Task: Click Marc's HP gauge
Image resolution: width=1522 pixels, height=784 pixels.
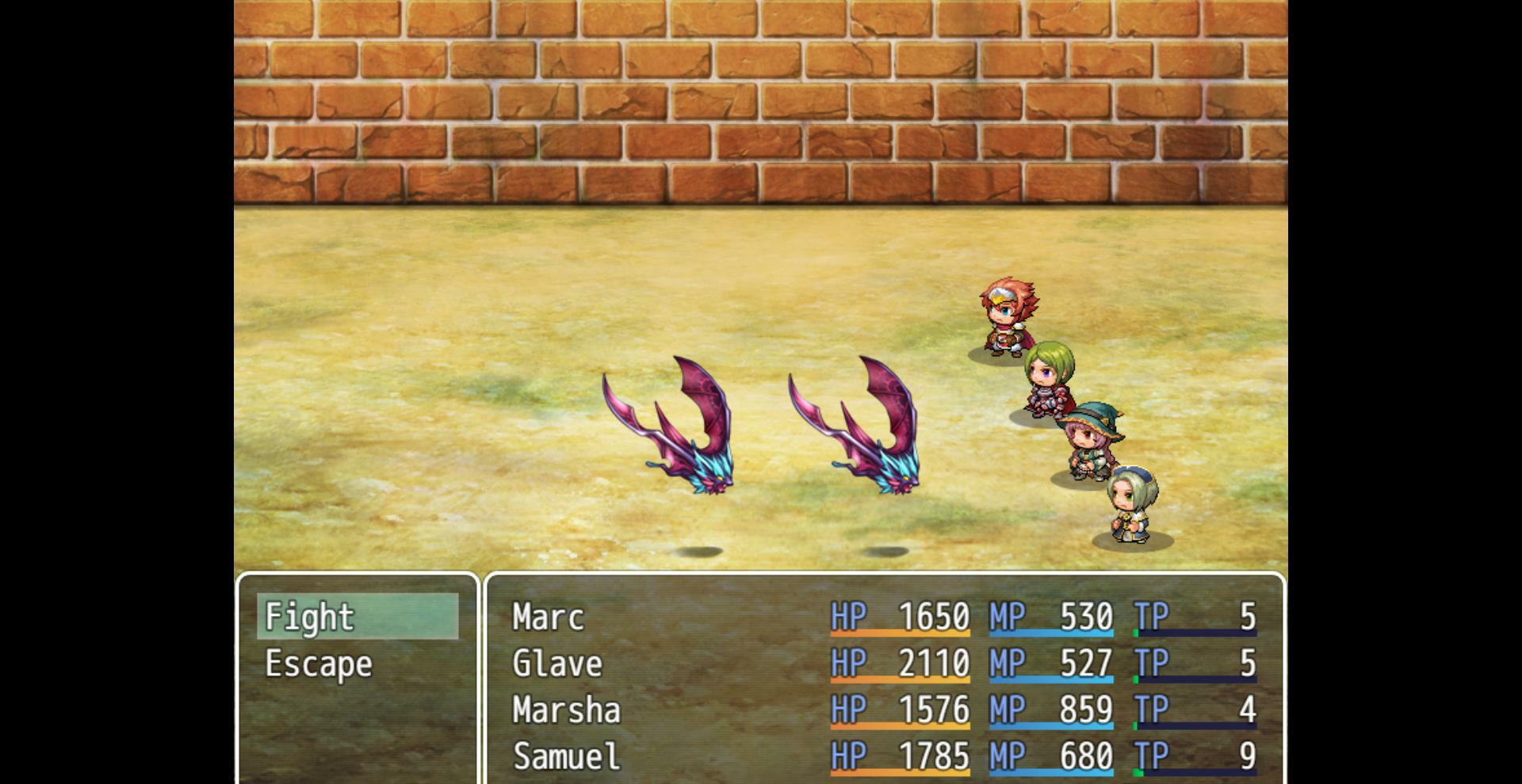Action: [900, 634]
